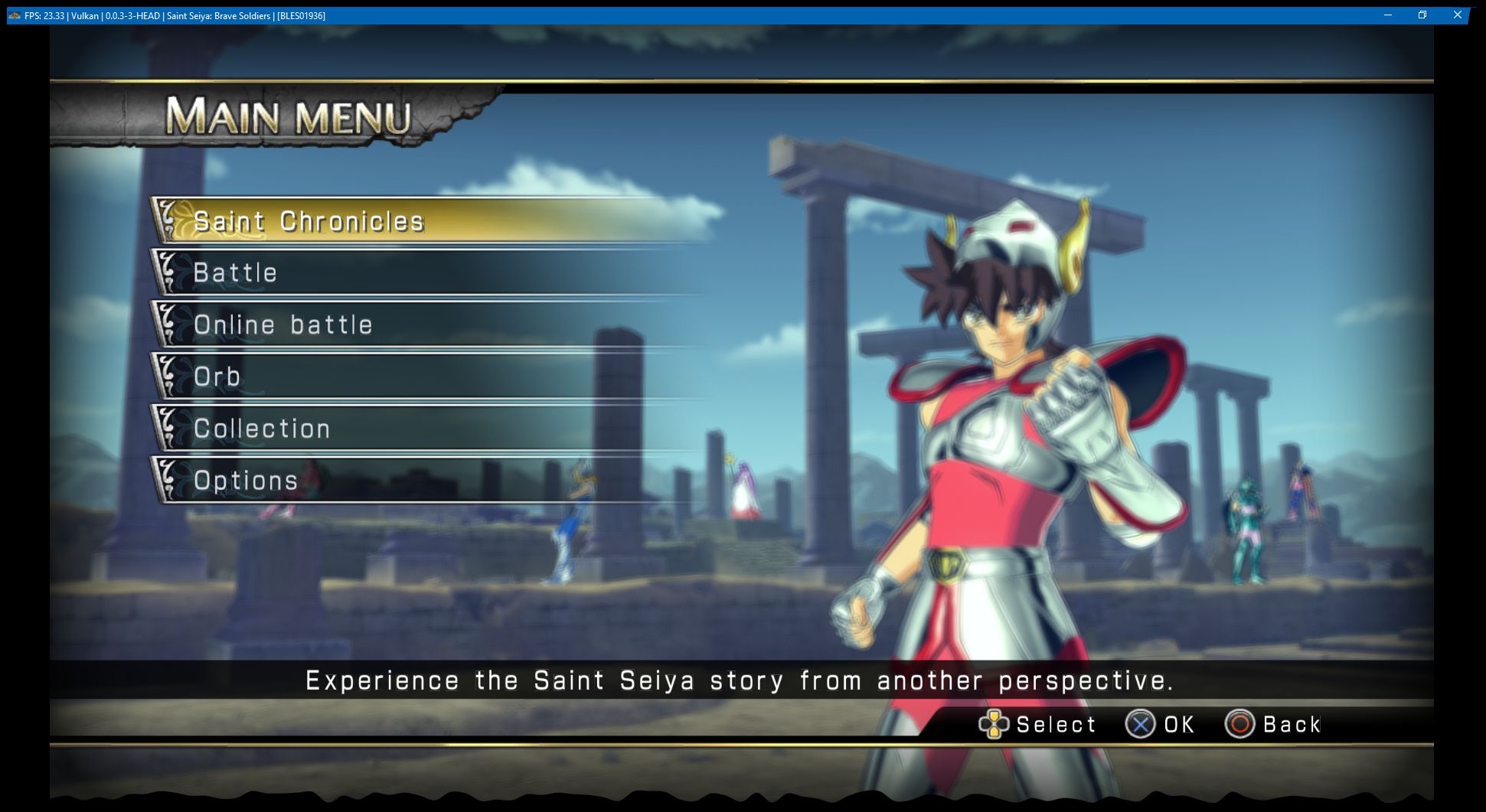Screen dimensions: 1486x812
Task: Go to the Collection entry
Action: coord(261,429)
